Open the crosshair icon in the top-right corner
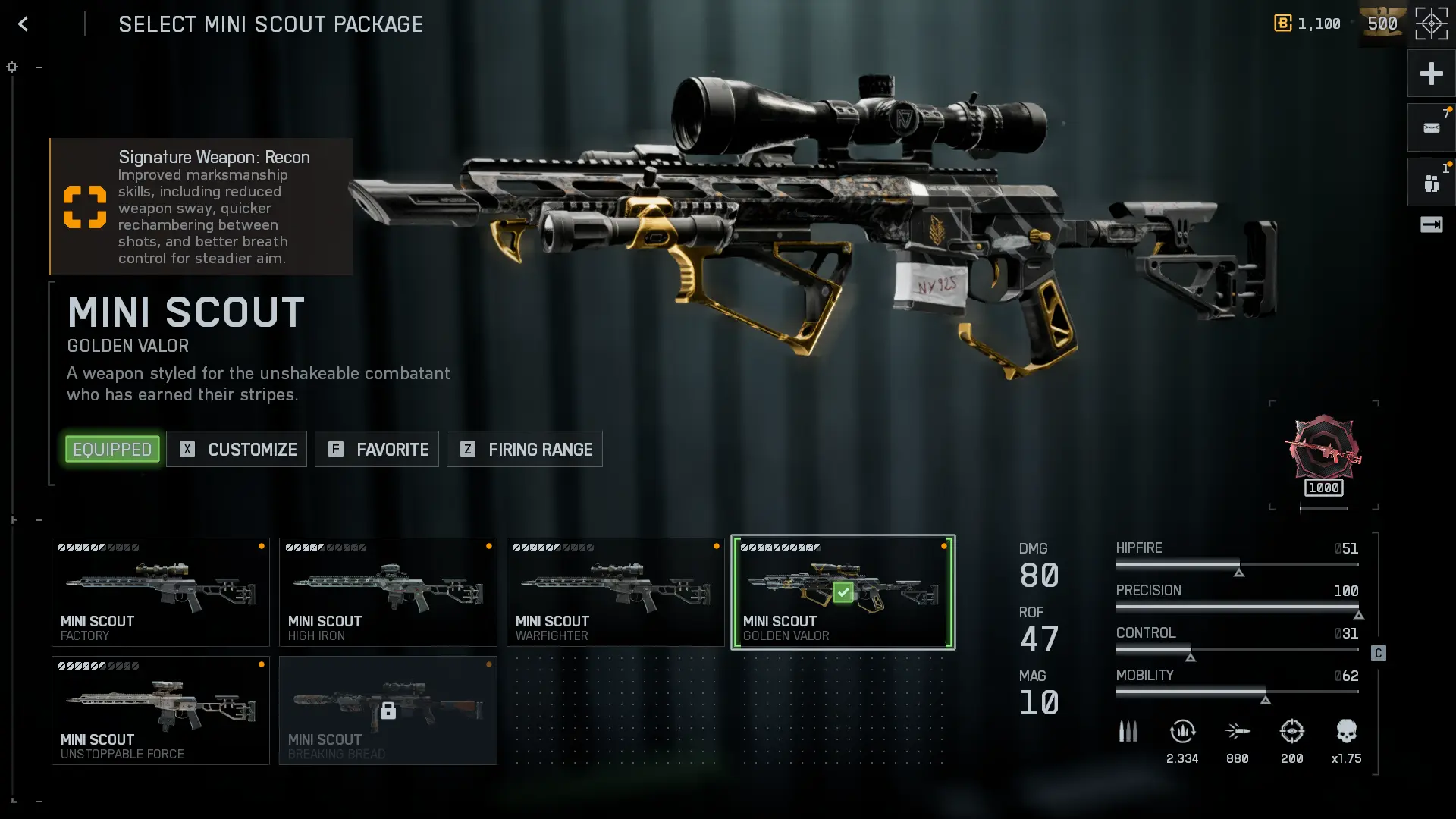1456x819 pixels. pos(1431,24)
